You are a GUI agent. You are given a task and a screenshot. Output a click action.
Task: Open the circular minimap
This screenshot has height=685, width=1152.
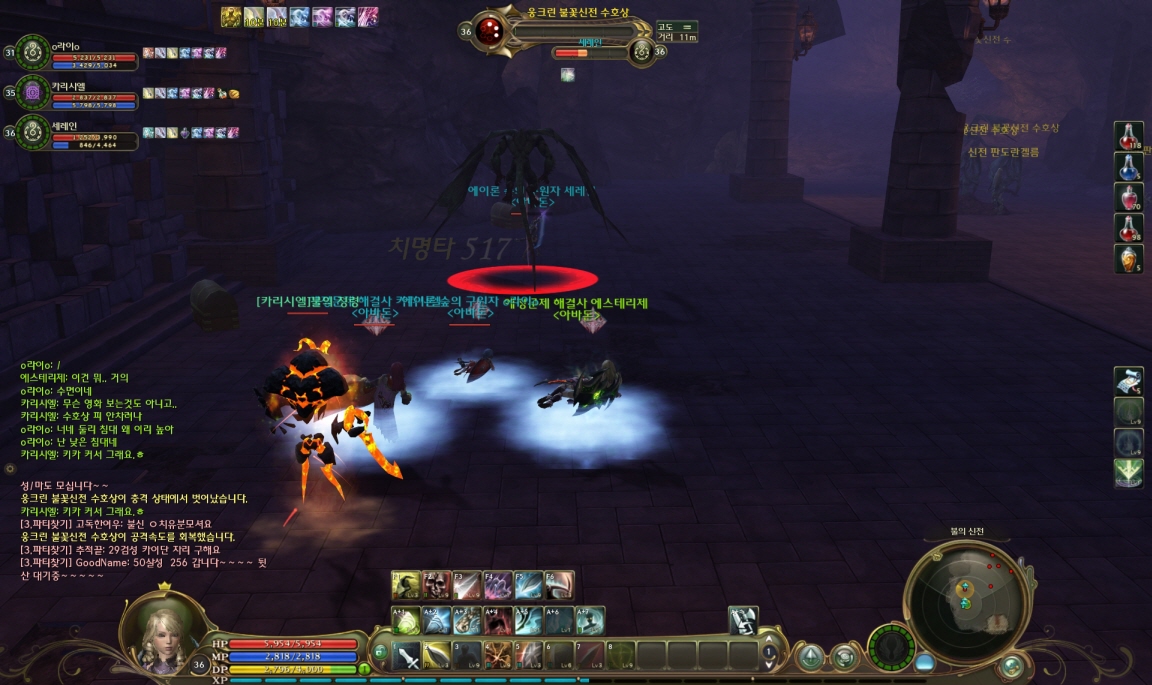click(966, 596)
